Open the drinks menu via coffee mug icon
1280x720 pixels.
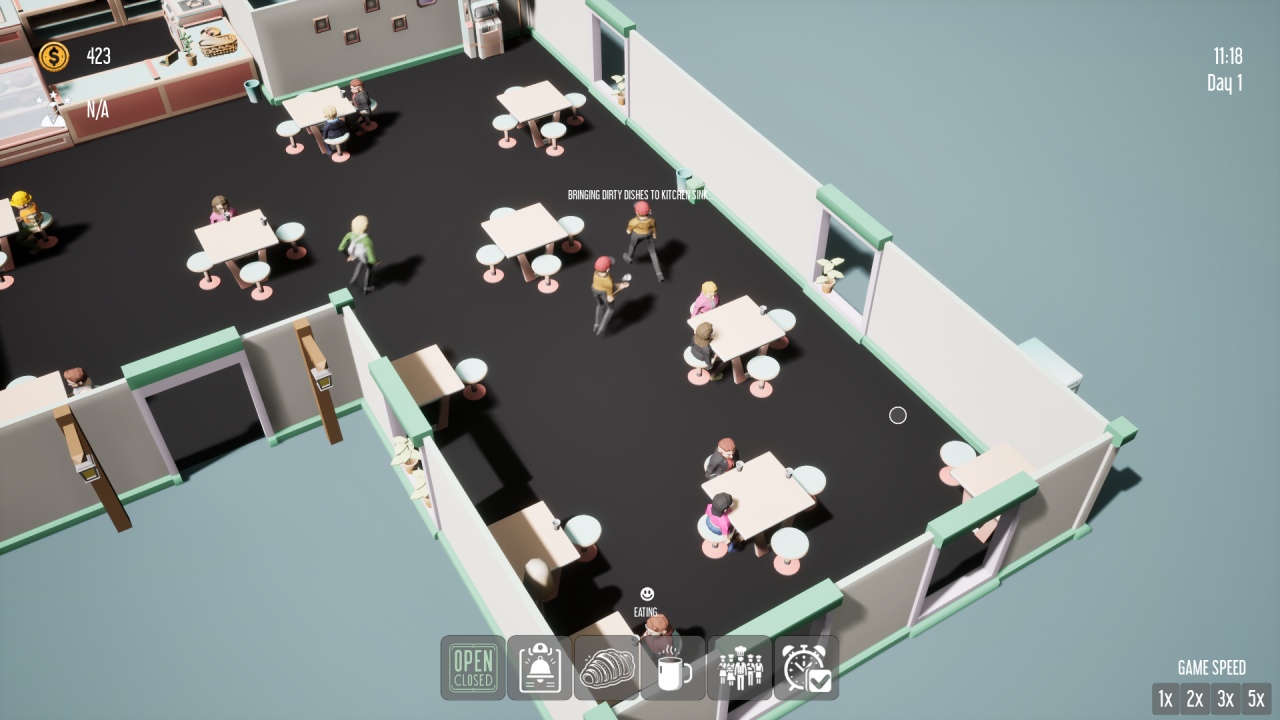pyautogui.click(x=671, y=668)
